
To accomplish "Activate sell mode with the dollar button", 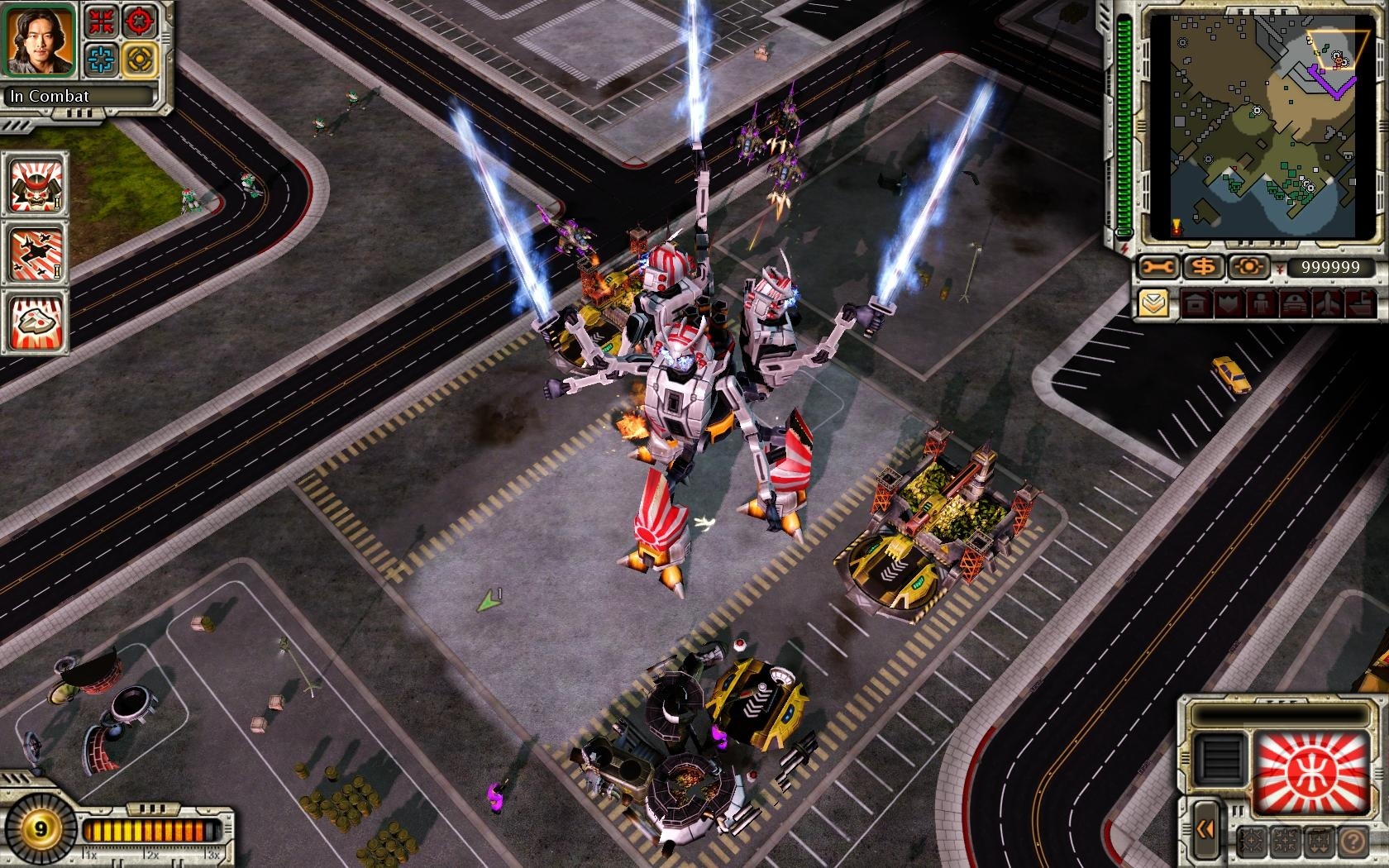I will [1203, 267].
